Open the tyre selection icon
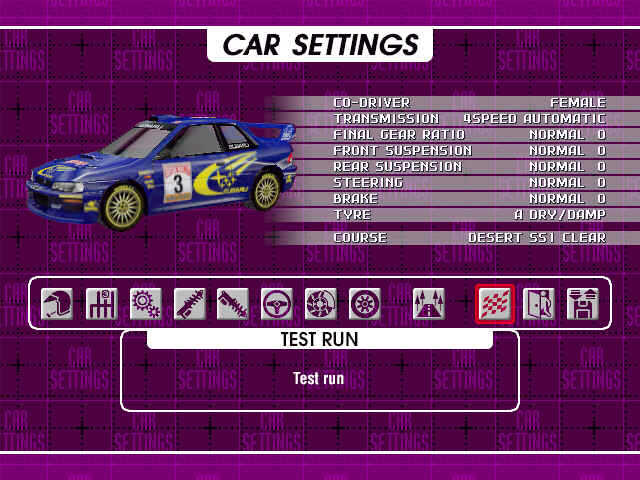The image size is (640, 480). 365,303
